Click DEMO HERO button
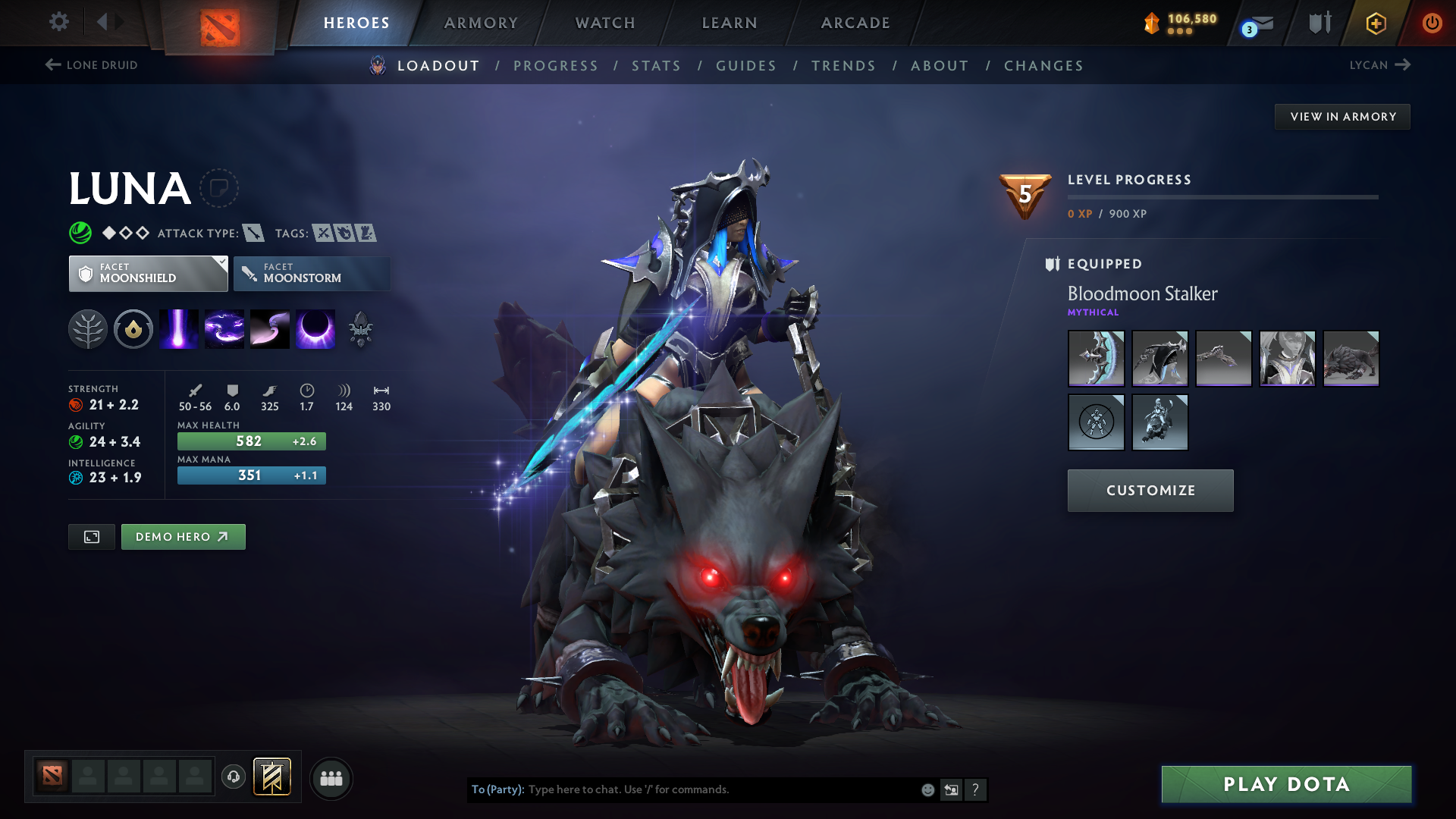This screenshot has width=1456, height=819. tap(183, 536)
